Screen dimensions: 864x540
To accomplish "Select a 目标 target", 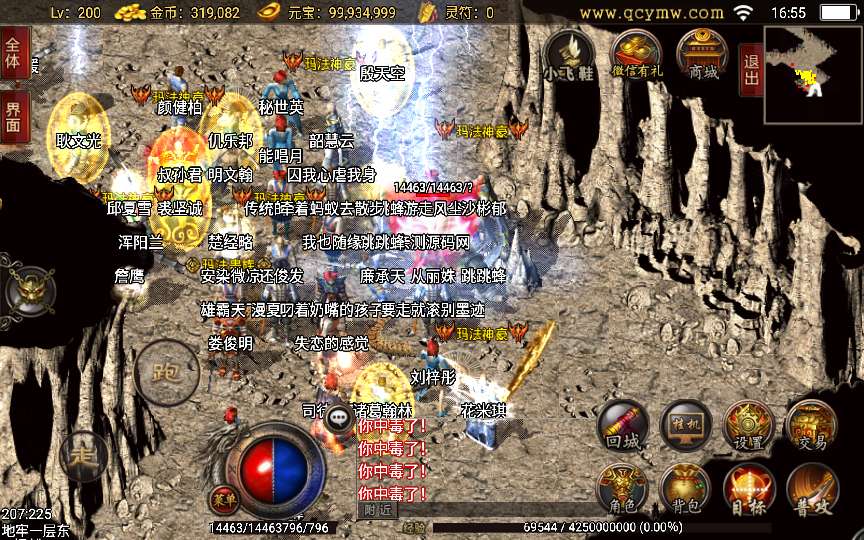I will [748, 486].
